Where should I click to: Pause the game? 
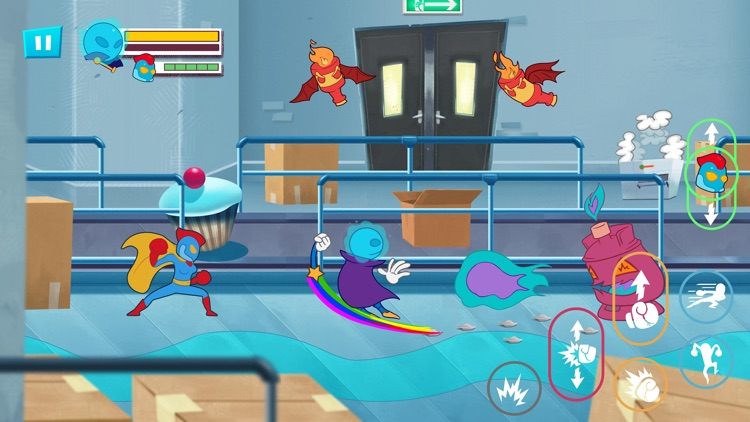click(x=42, y=42)
